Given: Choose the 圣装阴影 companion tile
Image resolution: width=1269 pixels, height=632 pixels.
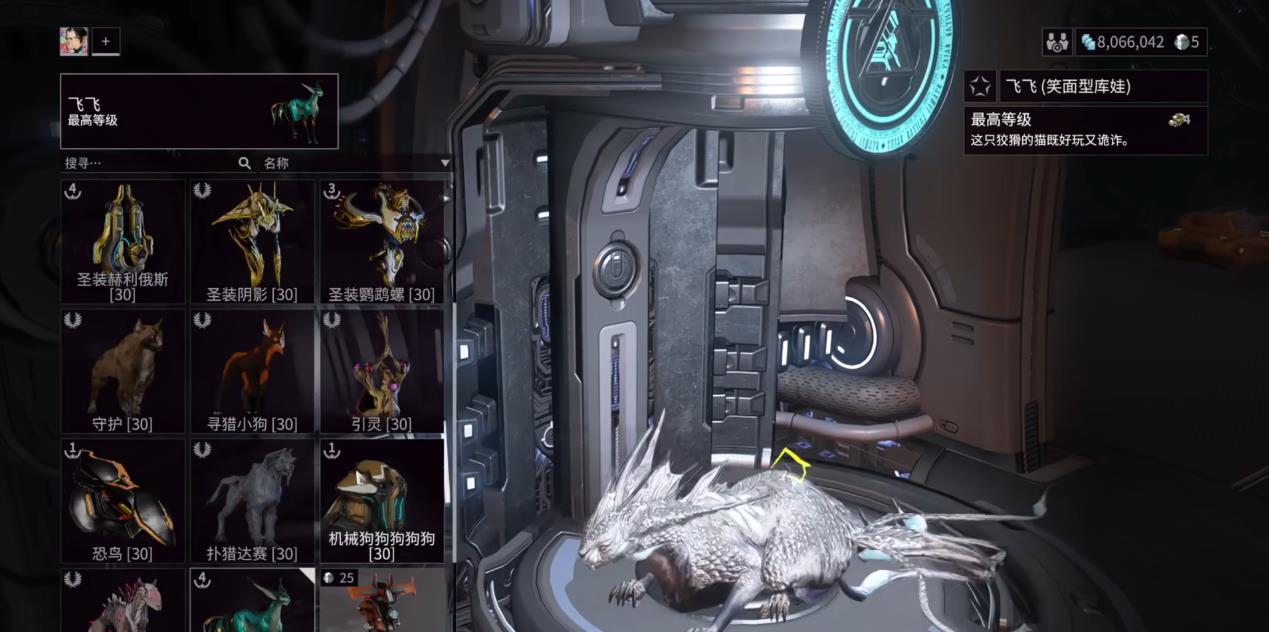Looking at the screenshot, I should point(252,241).
